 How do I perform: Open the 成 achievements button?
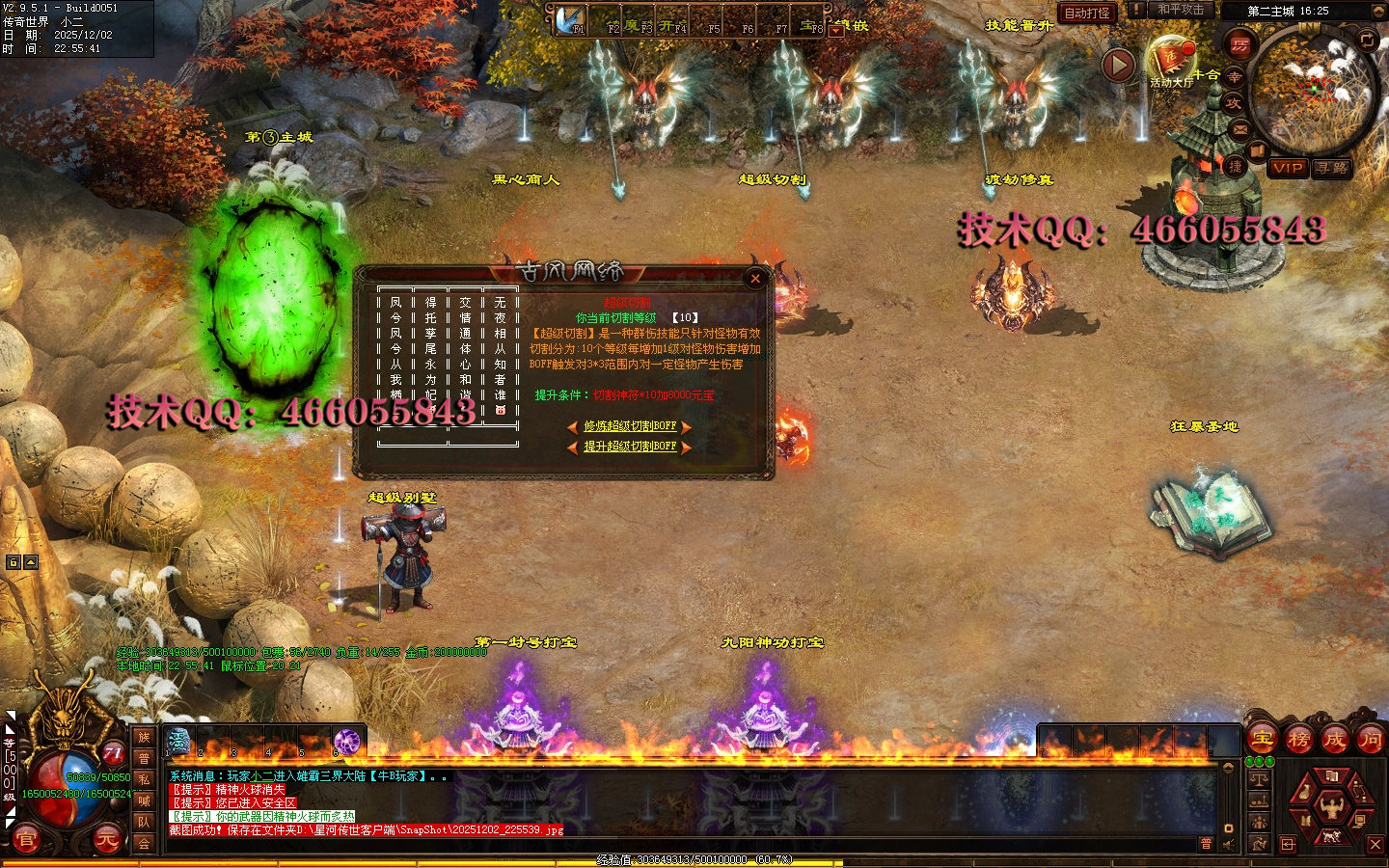pyautogui.click(x=1335, y=740)
